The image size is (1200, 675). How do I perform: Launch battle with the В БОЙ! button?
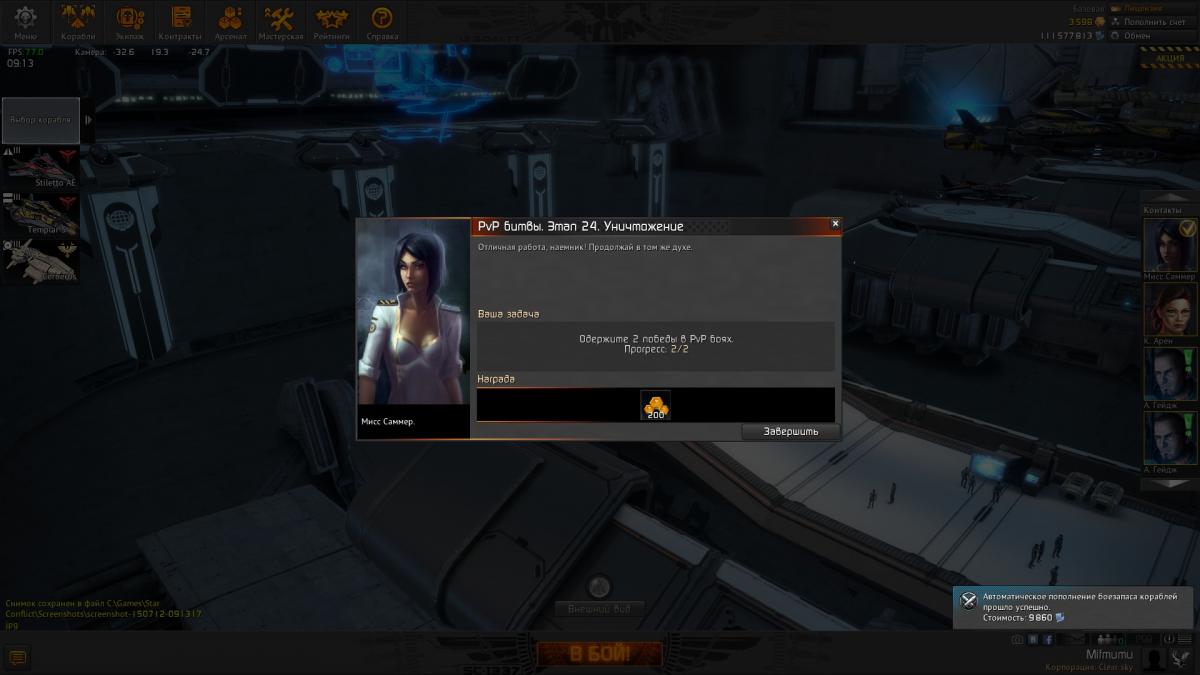[x=600, y=655]
